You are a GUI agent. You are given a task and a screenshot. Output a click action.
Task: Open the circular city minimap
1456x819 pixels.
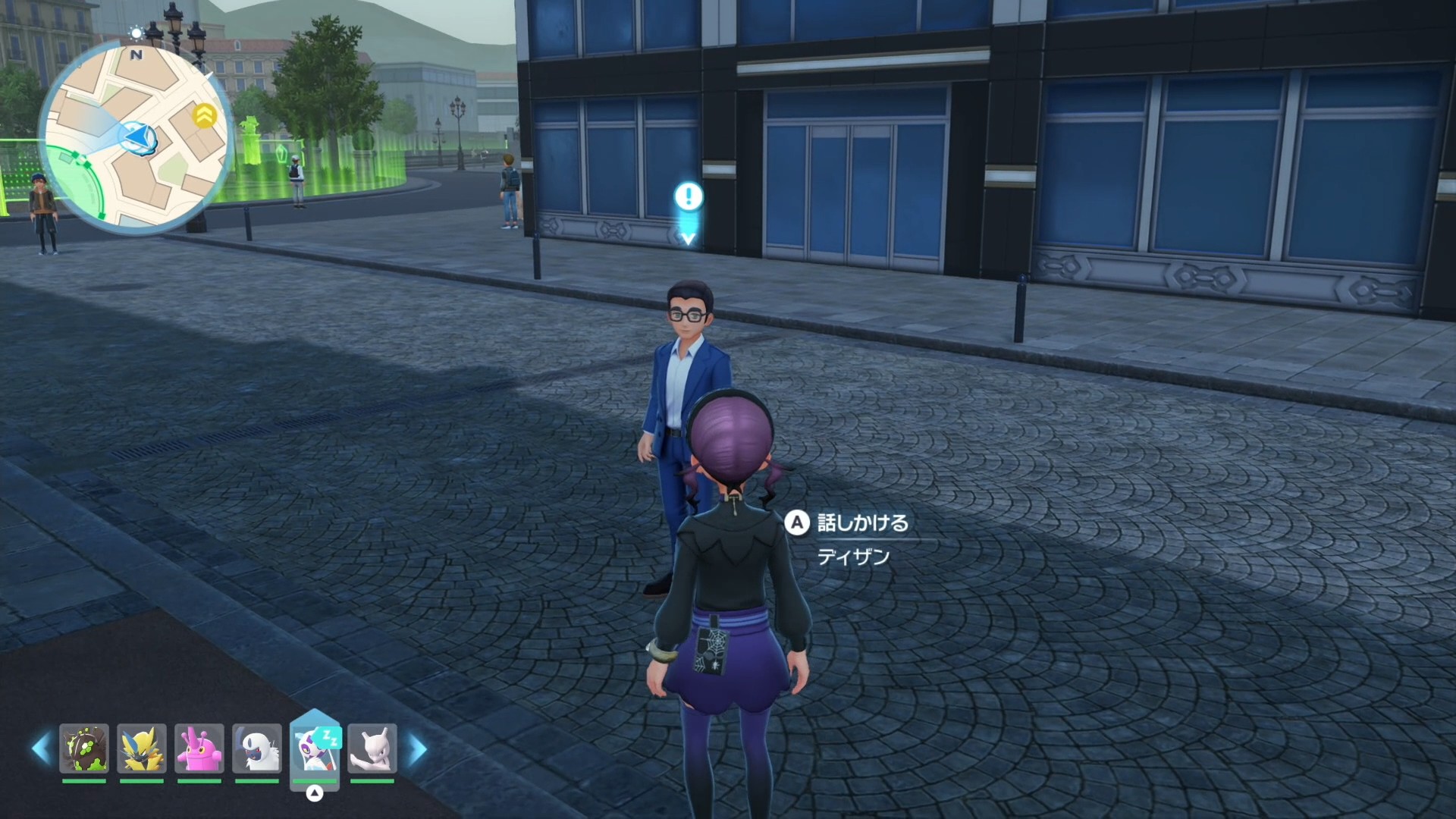135,136
